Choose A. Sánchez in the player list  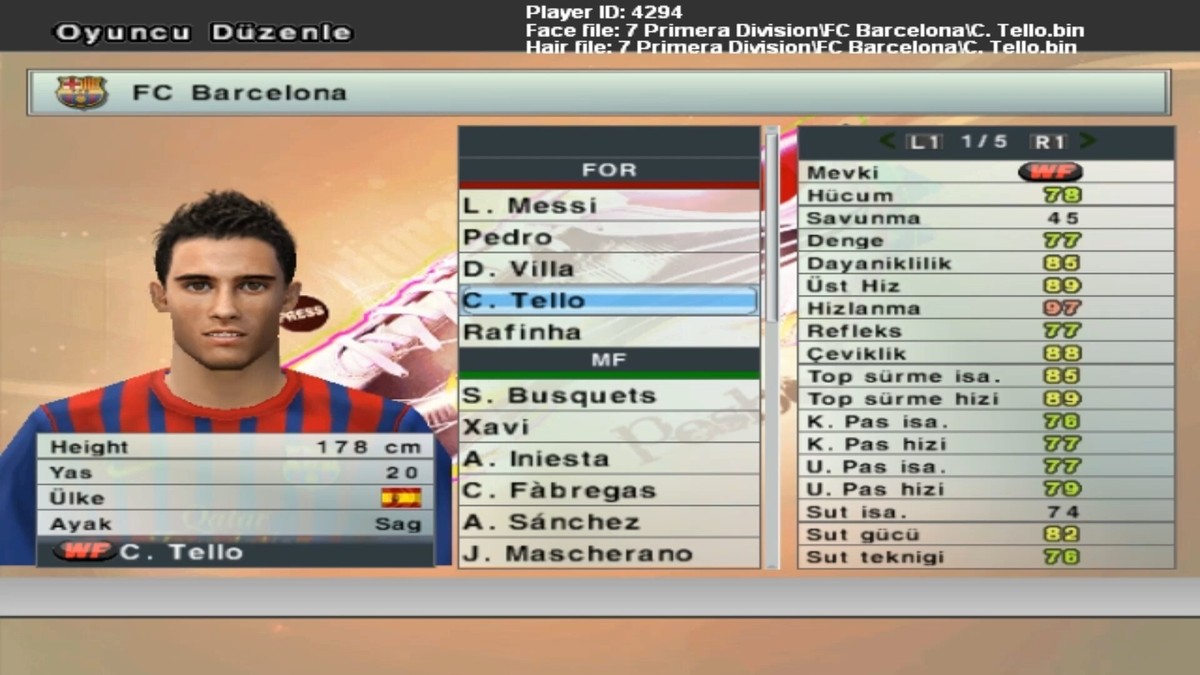(x=608, y=522)
